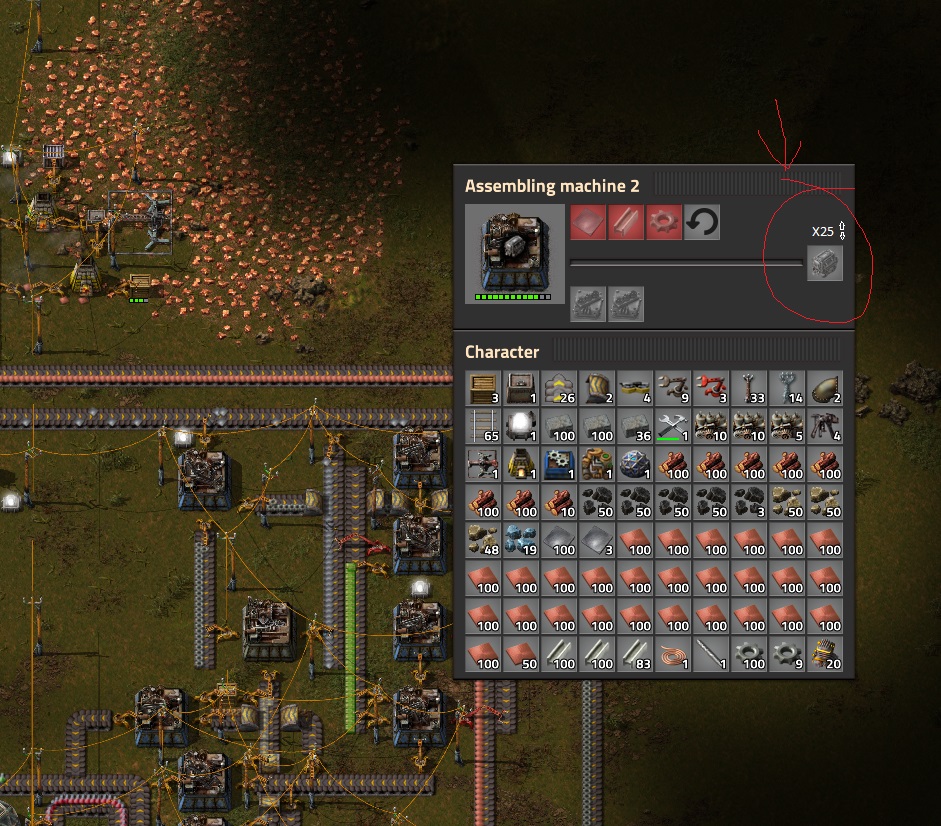Click the reset recipe button

(702, 223)
